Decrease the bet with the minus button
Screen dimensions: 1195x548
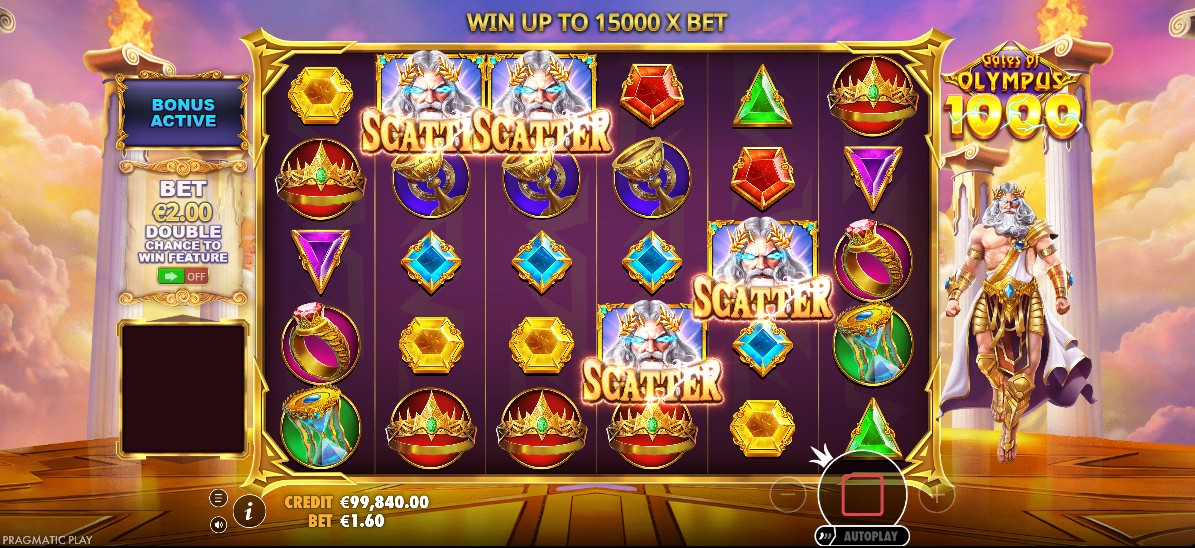[x=789, y=493]
